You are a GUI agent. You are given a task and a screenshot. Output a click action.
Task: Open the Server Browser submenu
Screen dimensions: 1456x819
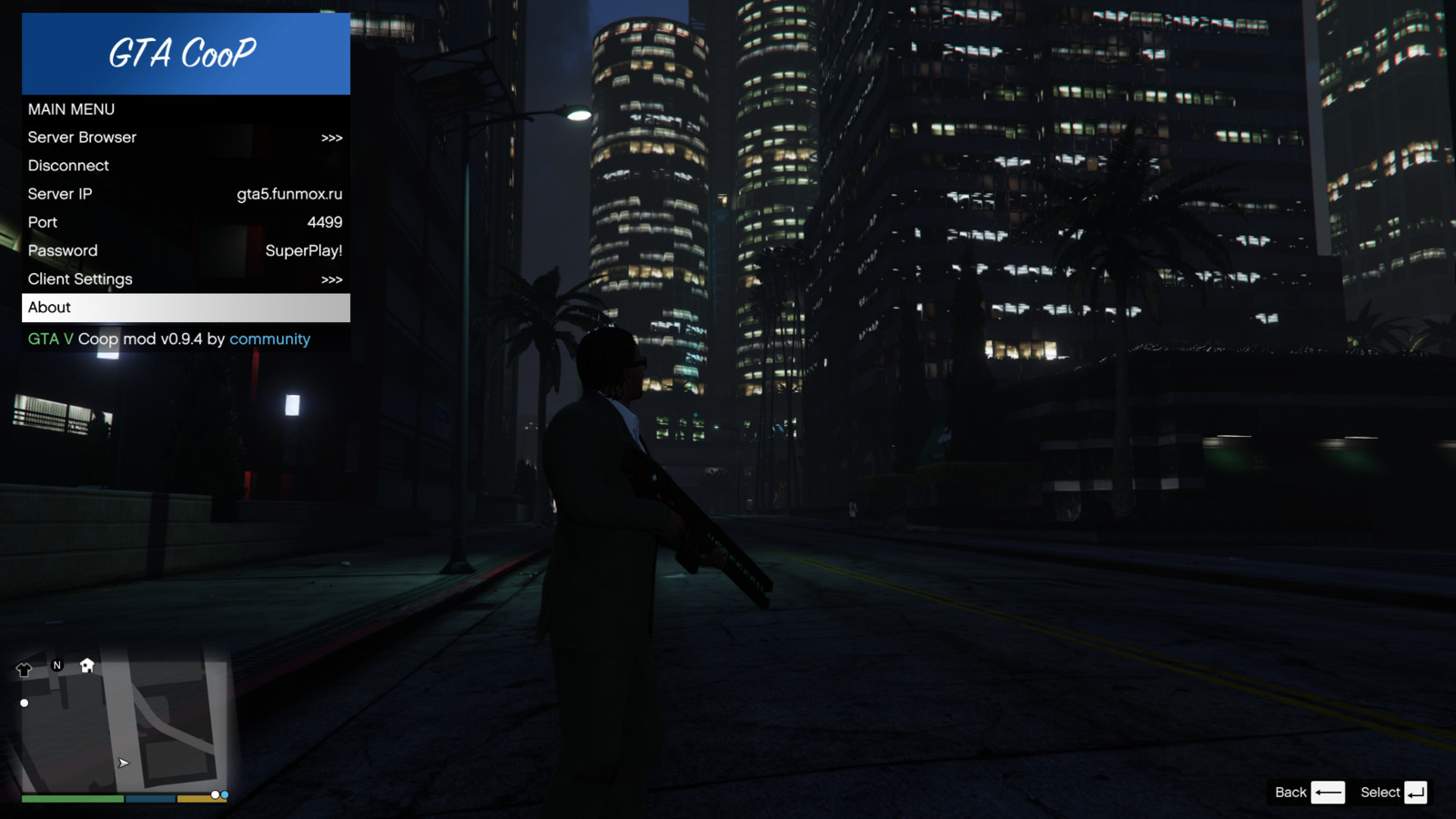185,137
